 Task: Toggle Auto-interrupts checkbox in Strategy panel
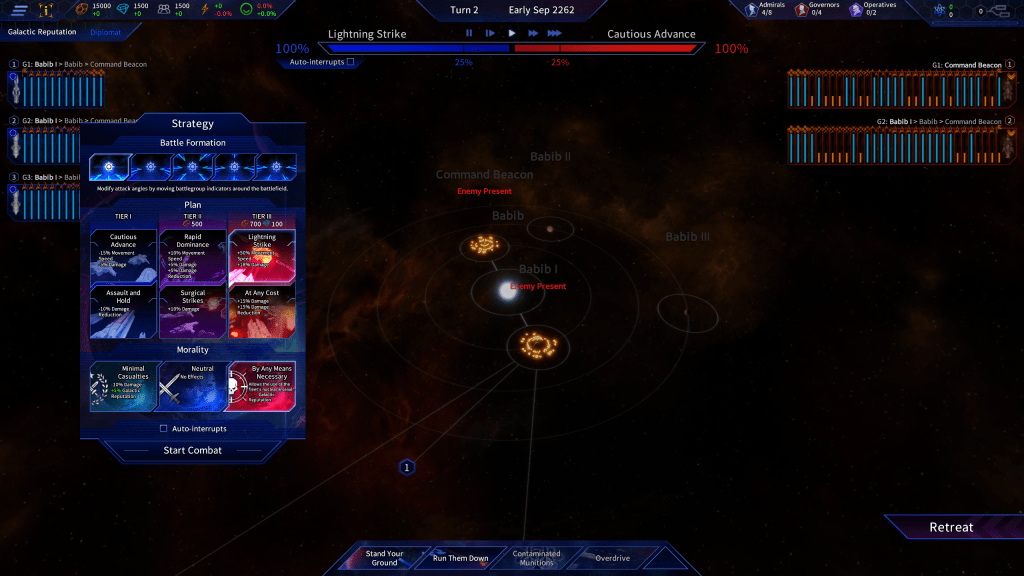(164, 428)
